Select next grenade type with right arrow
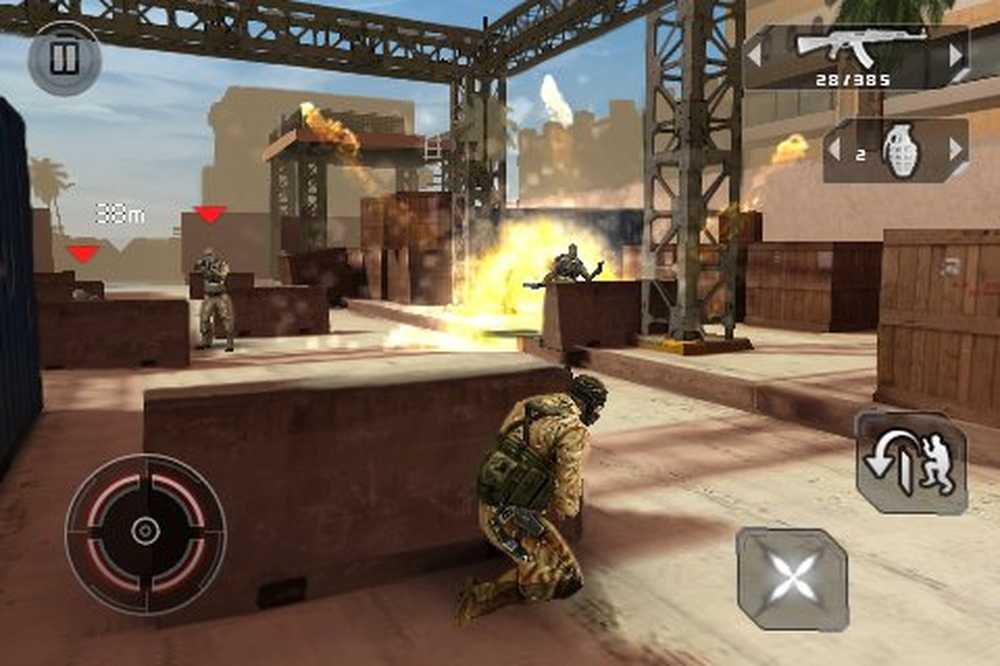 tap(955, 150)
